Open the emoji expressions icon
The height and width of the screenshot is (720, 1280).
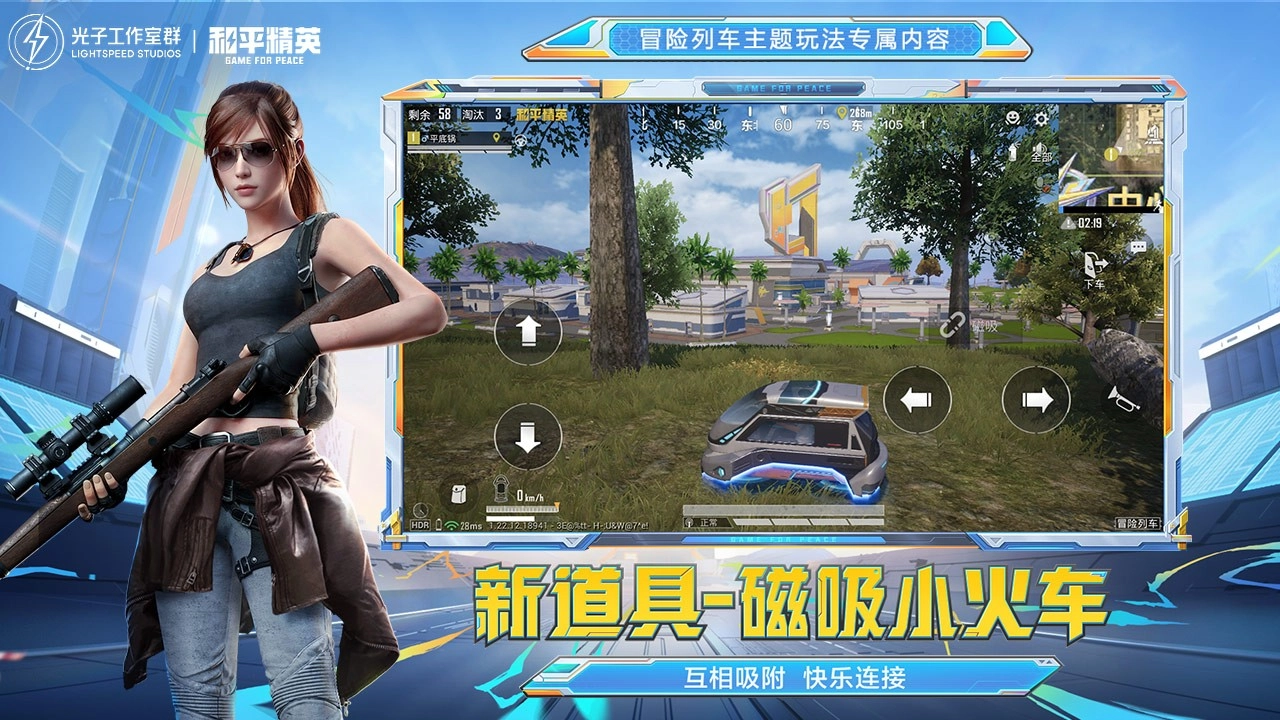(1013, 119)
